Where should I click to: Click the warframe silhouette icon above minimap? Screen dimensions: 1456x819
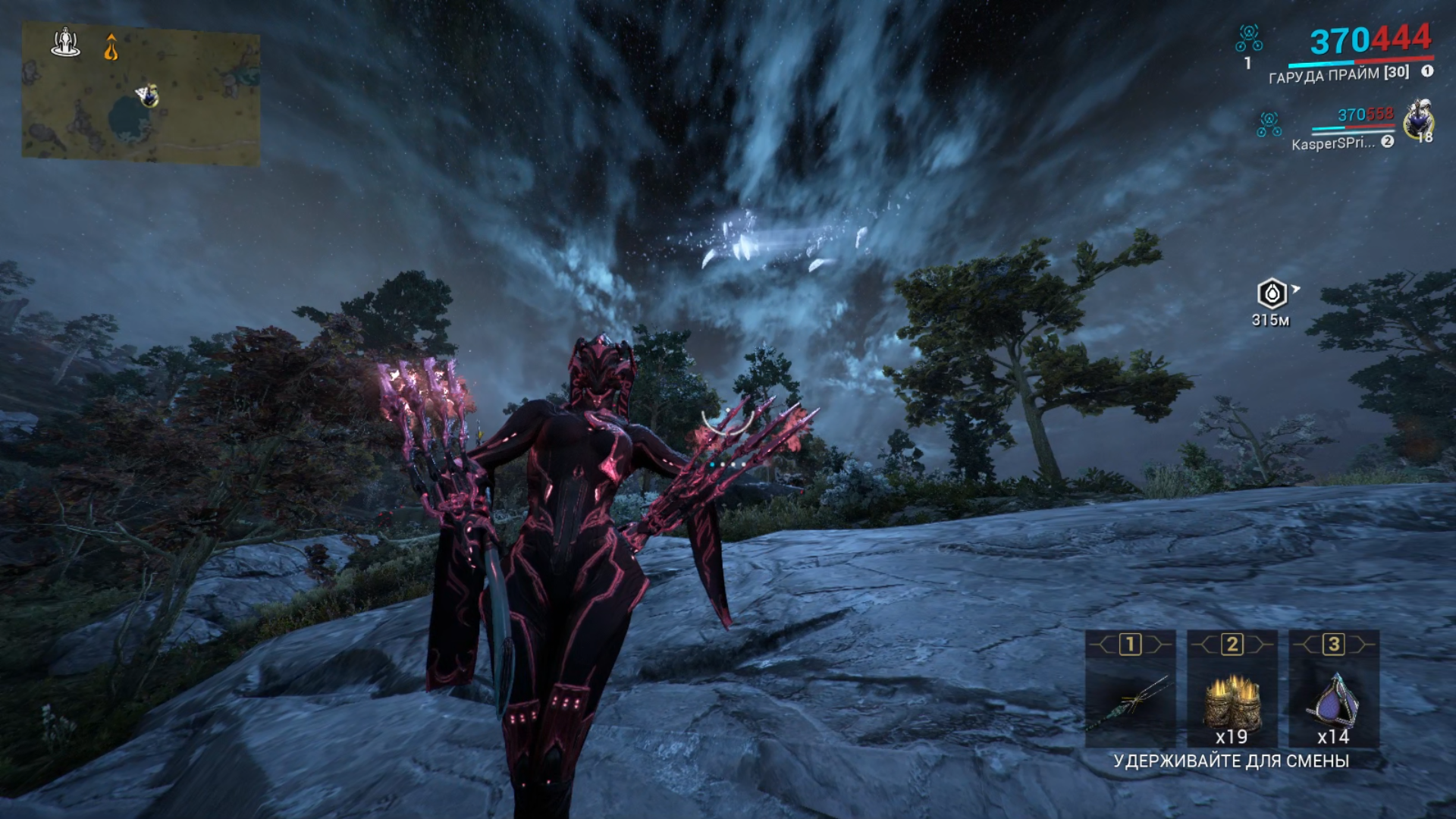[x=66, y=42]
